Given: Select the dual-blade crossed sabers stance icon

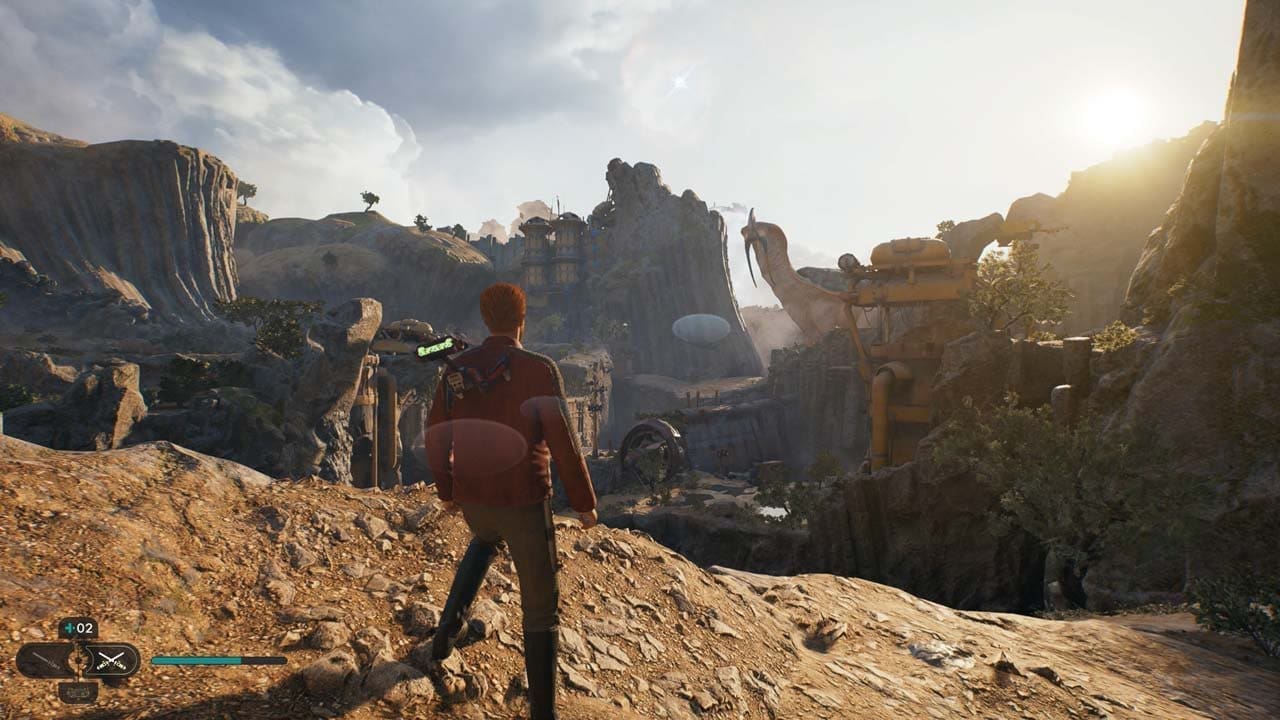Looking at the screenshot, I should tap(112, 659).
